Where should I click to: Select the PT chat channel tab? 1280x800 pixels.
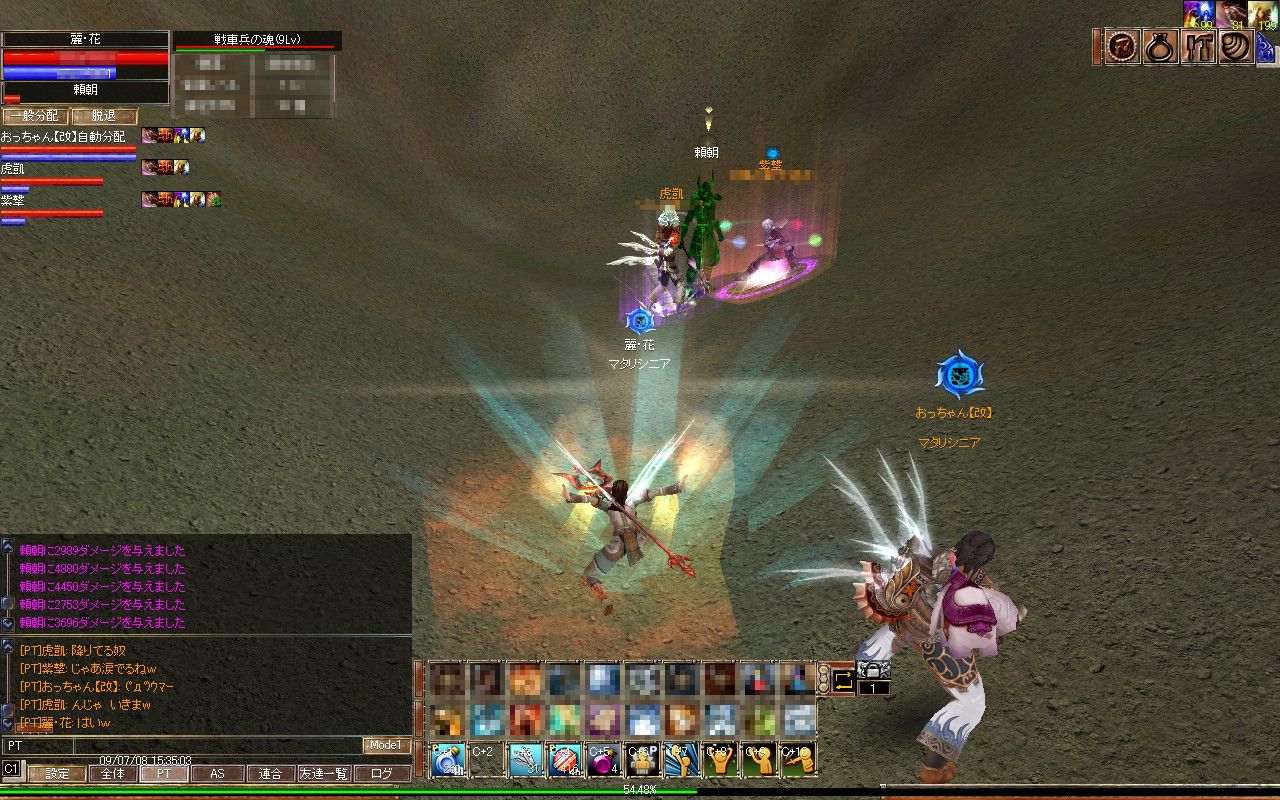click(x=163, y=773)
